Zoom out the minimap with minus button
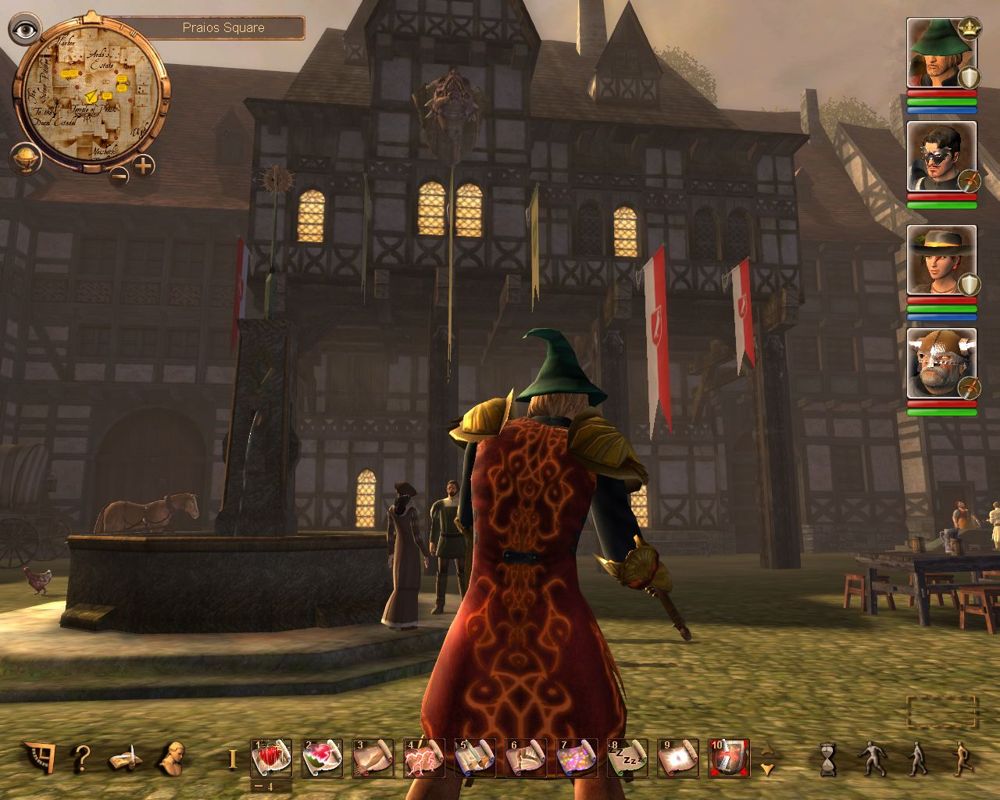 [x=119, y=177]
